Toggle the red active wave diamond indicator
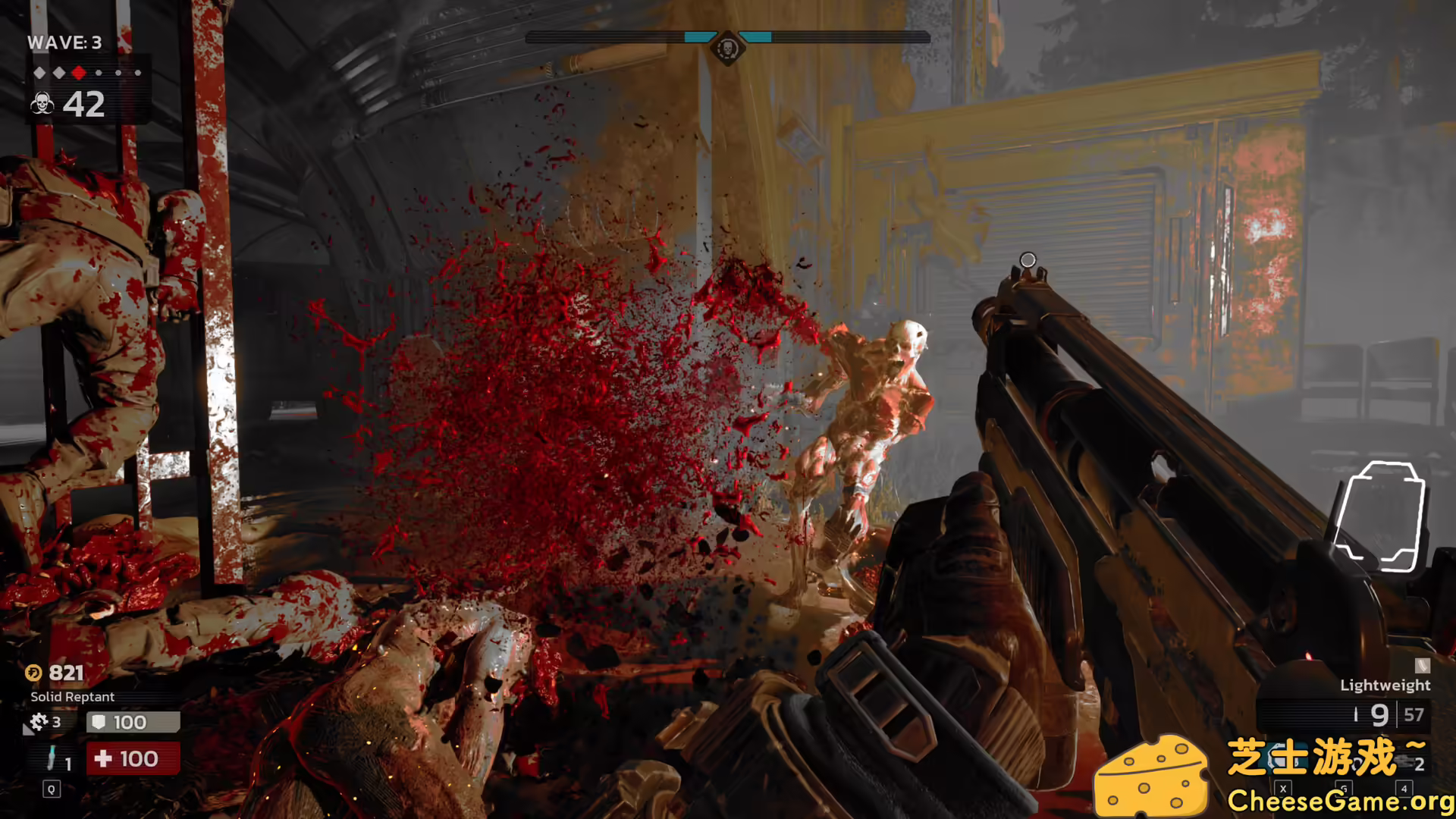1456x819 pixels. (79, 73)
